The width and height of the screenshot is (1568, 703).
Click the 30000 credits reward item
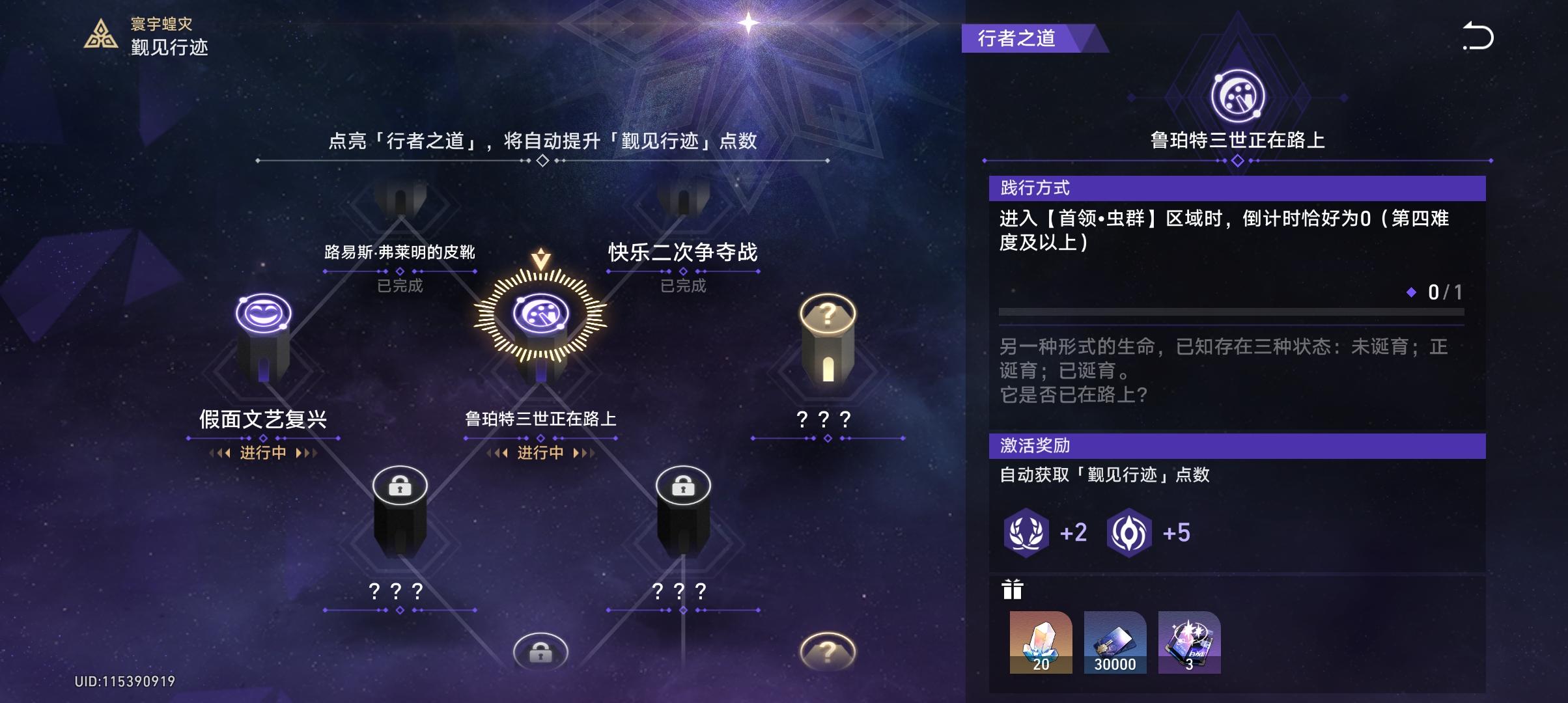point(1116,643)
